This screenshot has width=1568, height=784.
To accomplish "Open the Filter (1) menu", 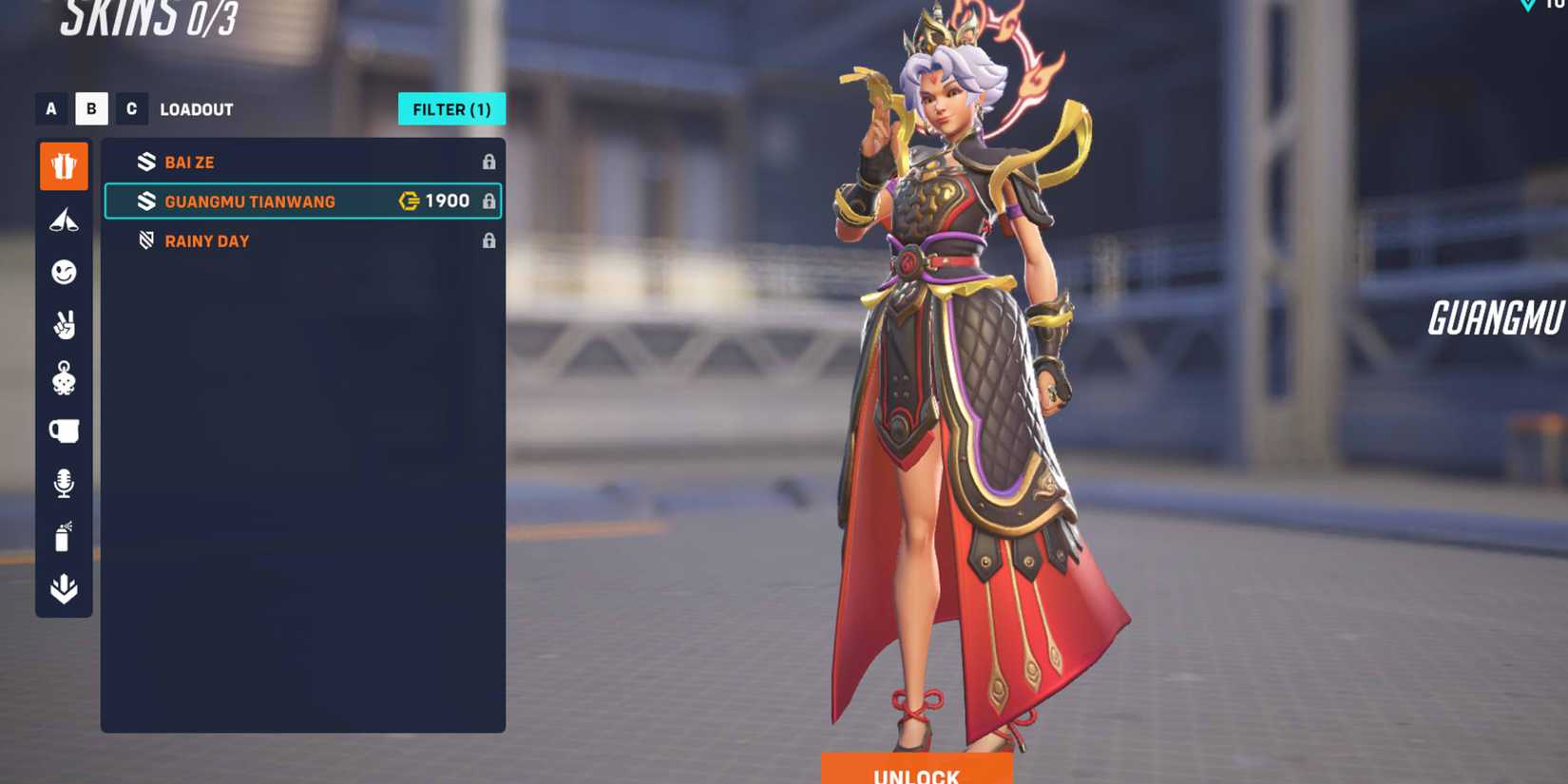I will (x=451, y=108).
